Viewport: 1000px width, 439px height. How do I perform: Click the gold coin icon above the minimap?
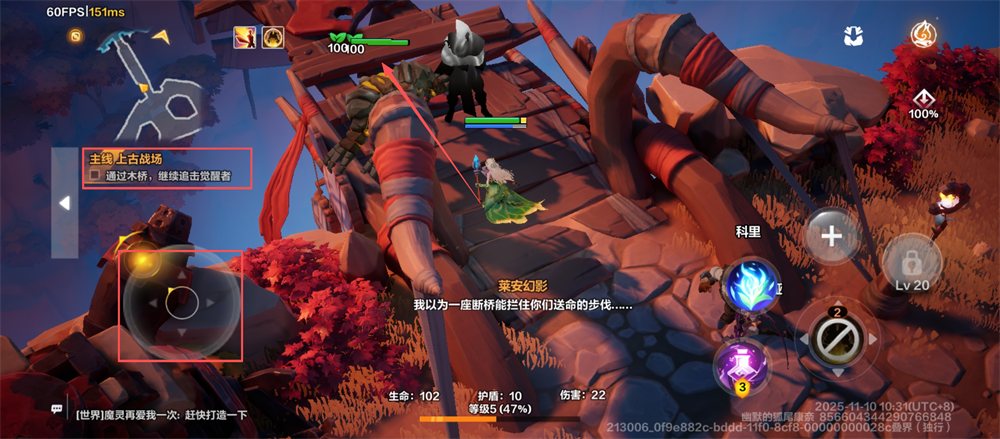pyautogui.click(x=75, y=36)
